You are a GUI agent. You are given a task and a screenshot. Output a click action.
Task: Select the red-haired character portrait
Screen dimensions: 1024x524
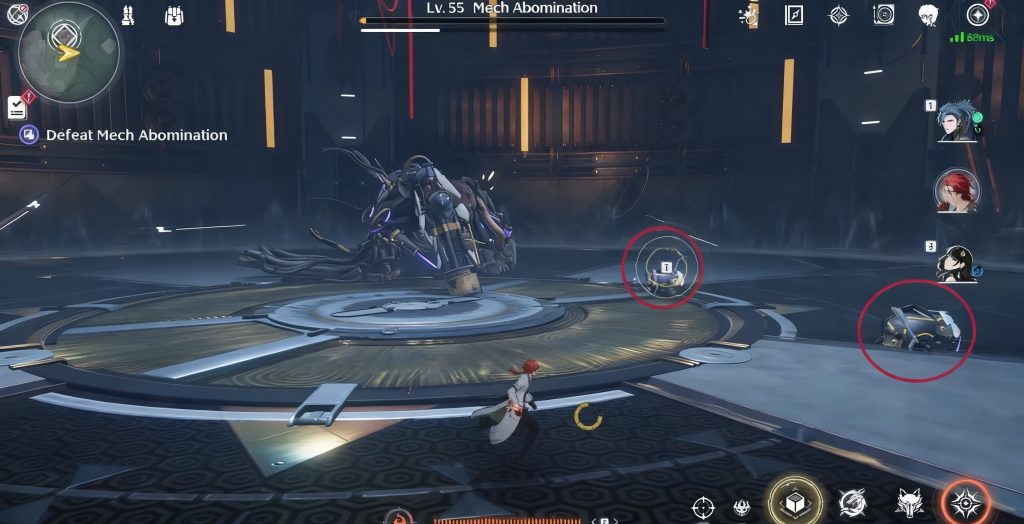click(x=955, y=190)
